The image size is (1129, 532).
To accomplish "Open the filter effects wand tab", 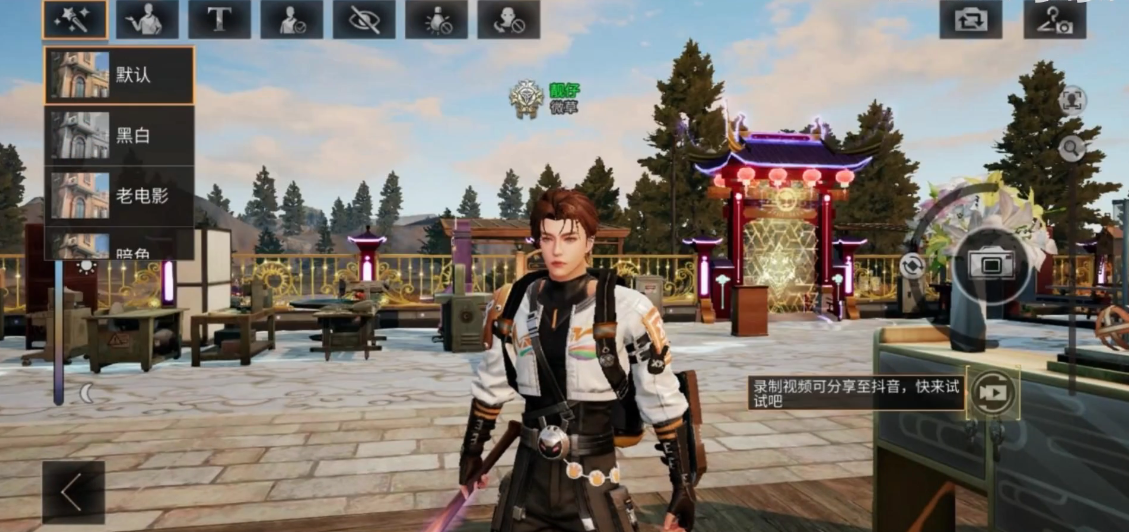I will (75, 19).
